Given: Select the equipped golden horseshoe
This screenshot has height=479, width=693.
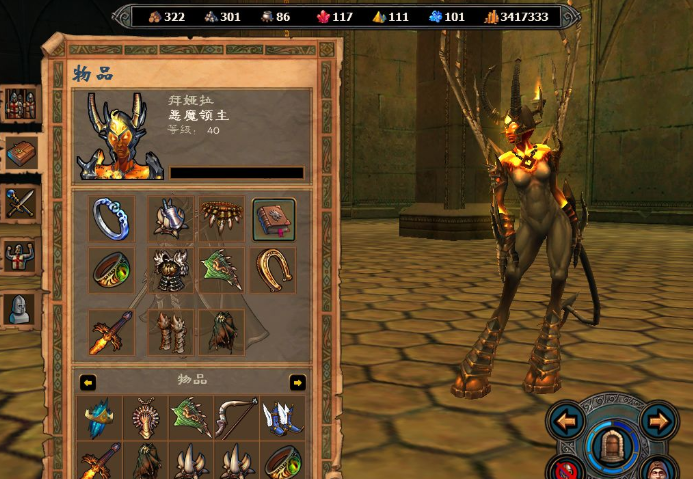Looking at the screenshot, I should [274, 270].
